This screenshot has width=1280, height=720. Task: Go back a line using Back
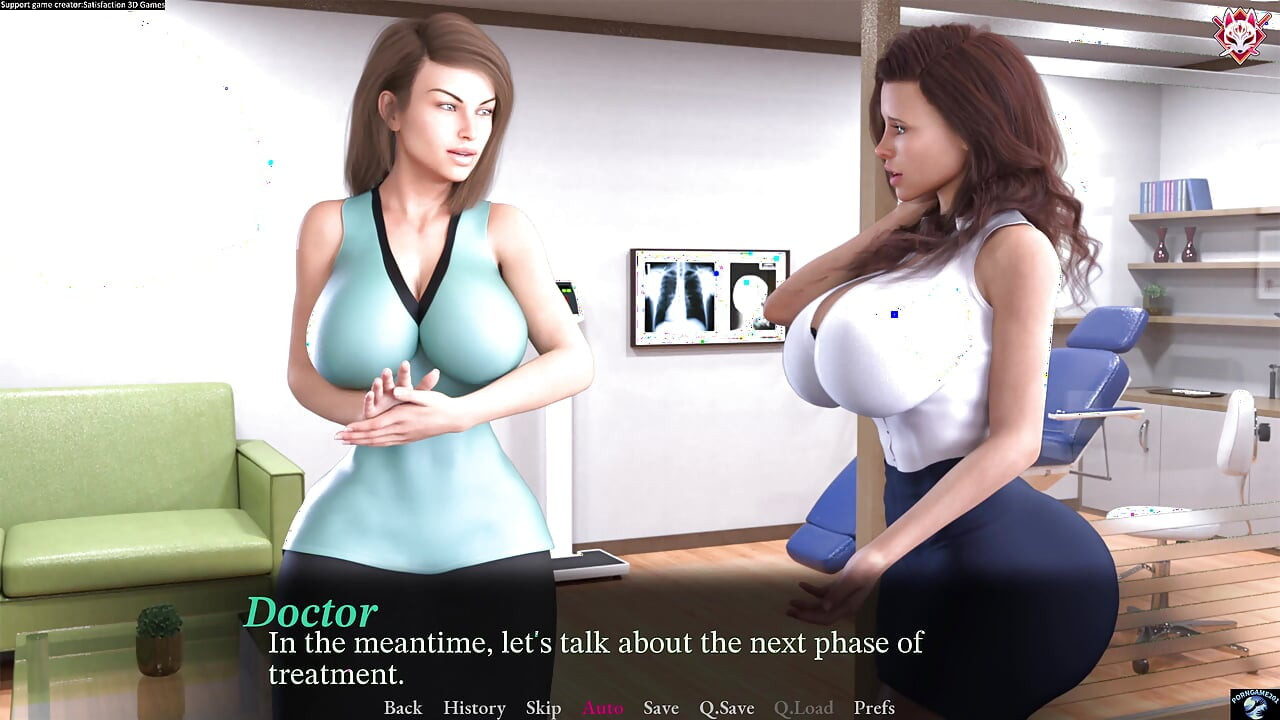click(401, 707)
